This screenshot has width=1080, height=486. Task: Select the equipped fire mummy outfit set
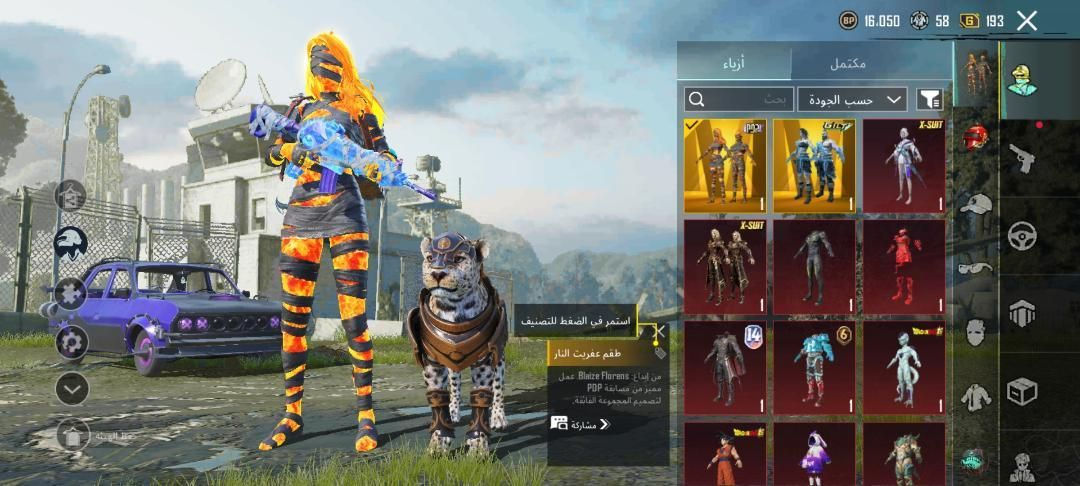tap(725, 166)
